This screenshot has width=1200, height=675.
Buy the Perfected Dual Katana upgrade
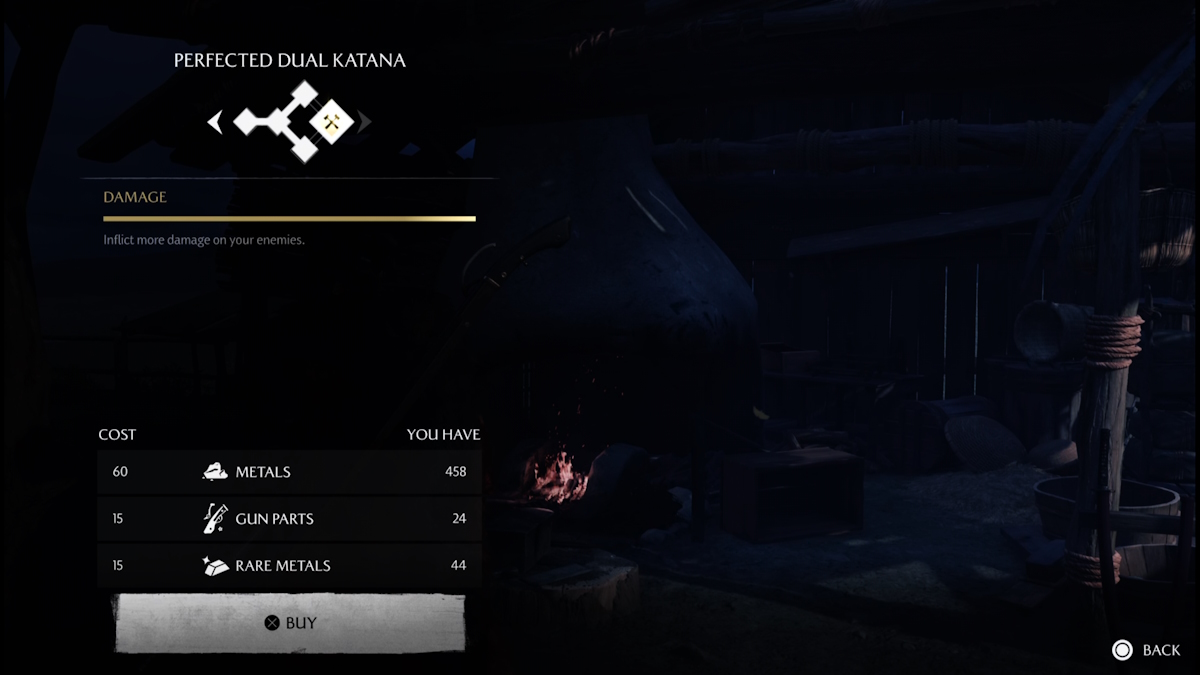(x=290, y=623)
